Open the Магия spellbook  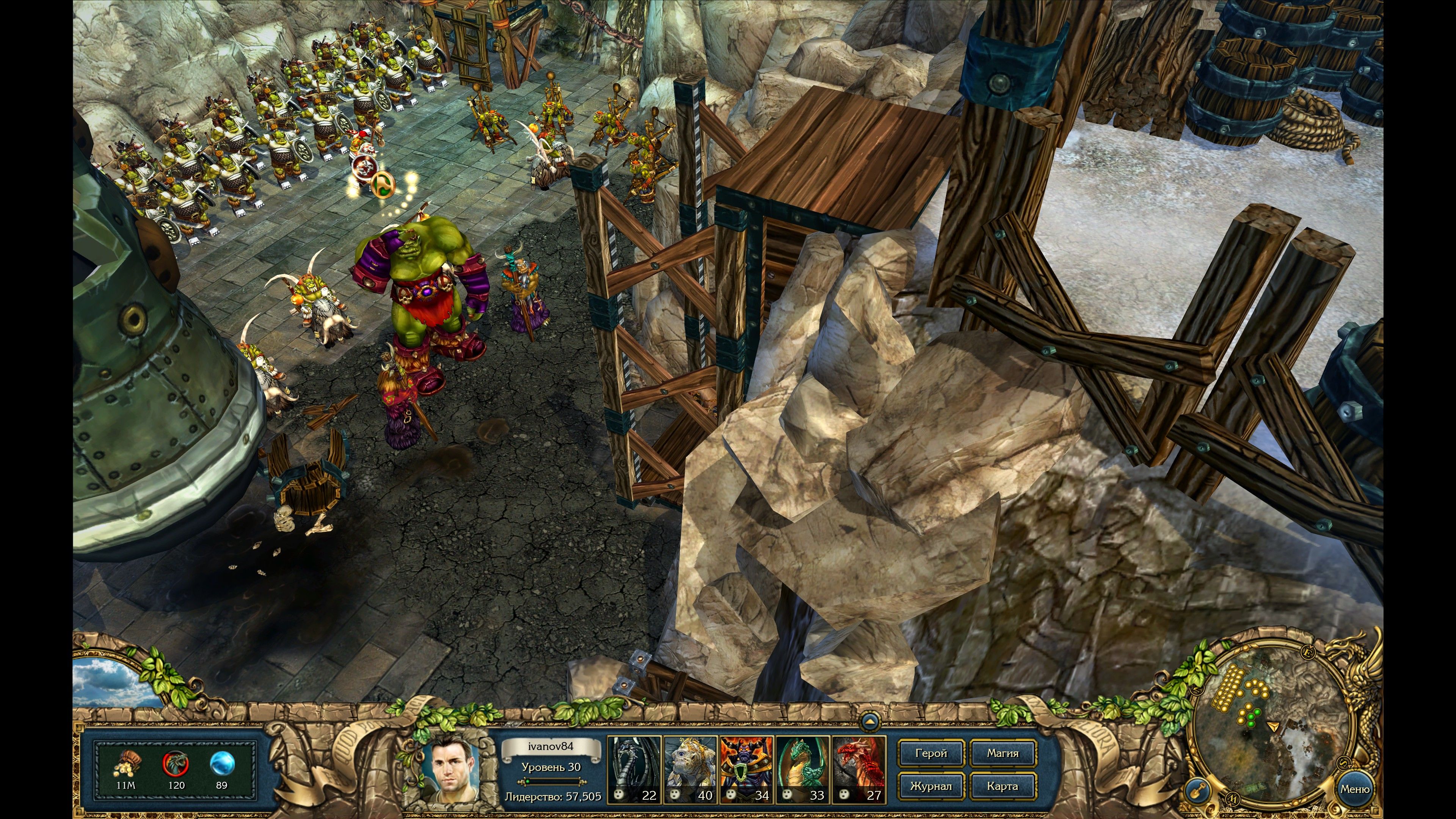tap(1003, 753)
